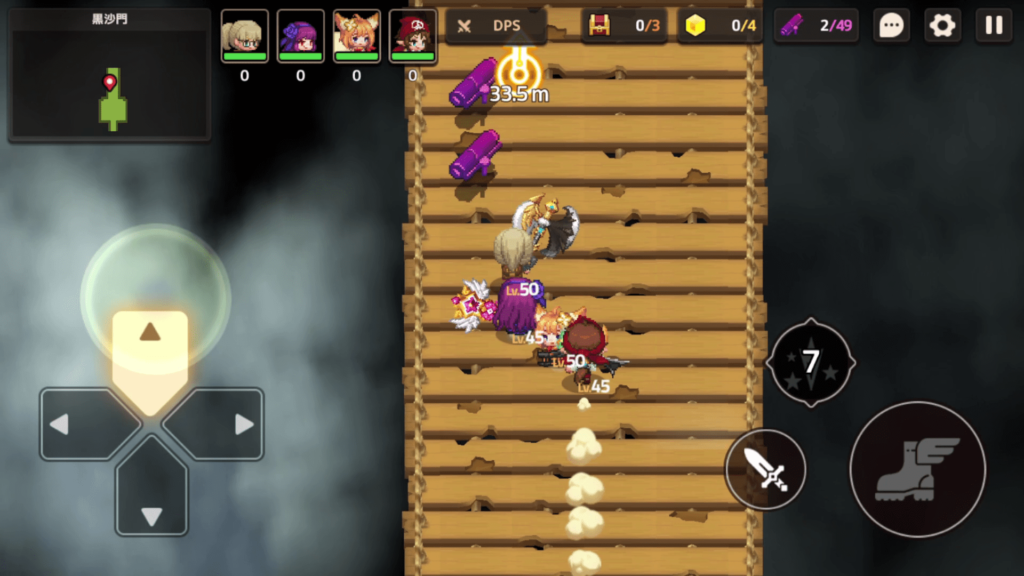The height and width of the screenshot is (576, 1024).
Task: Open the minimap panel
Action: [x=110, y=76]
